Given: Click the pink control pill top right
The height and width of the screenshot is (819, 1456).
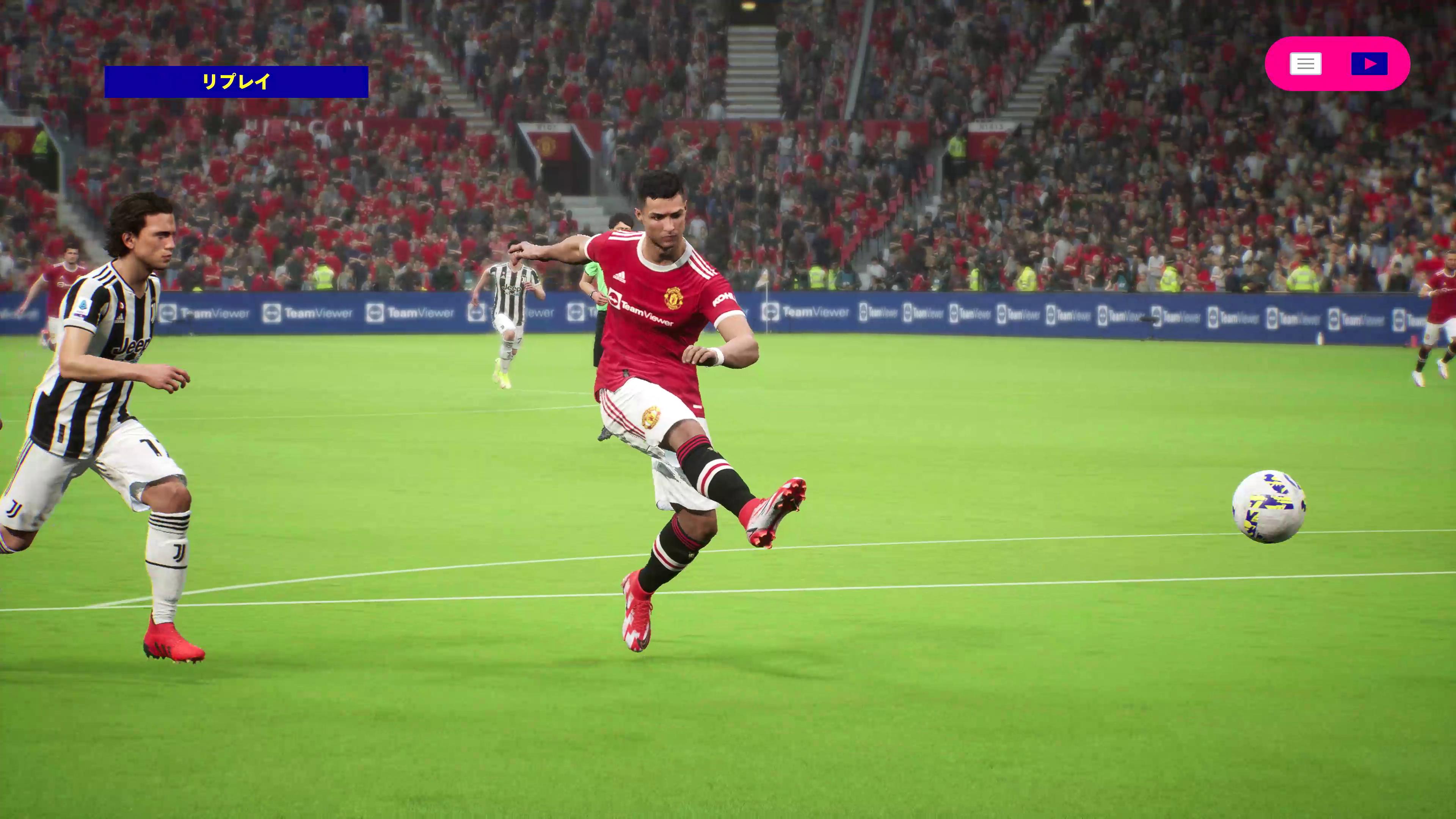Looking at the screenshot, I should coord(1337,63).
